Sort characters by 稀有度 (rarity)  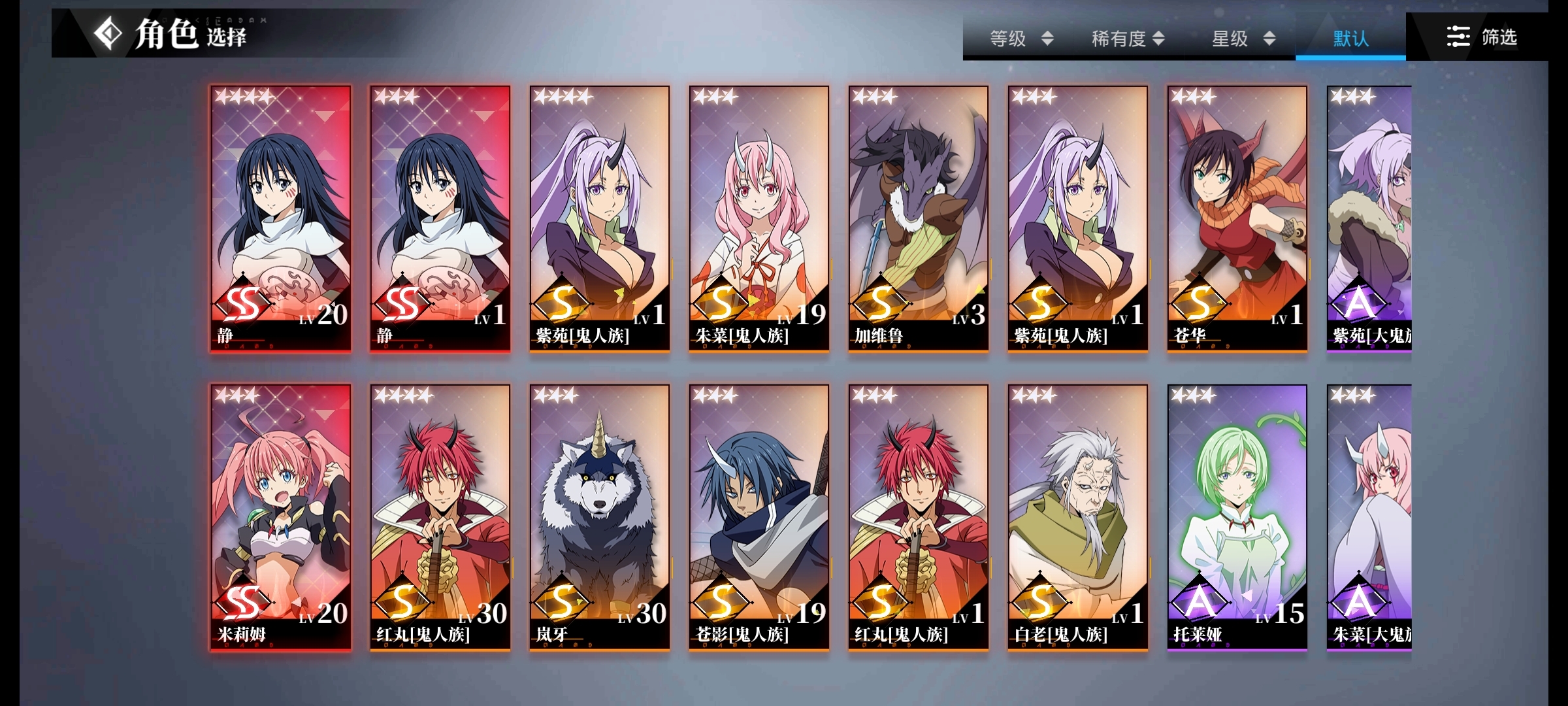1128,39
